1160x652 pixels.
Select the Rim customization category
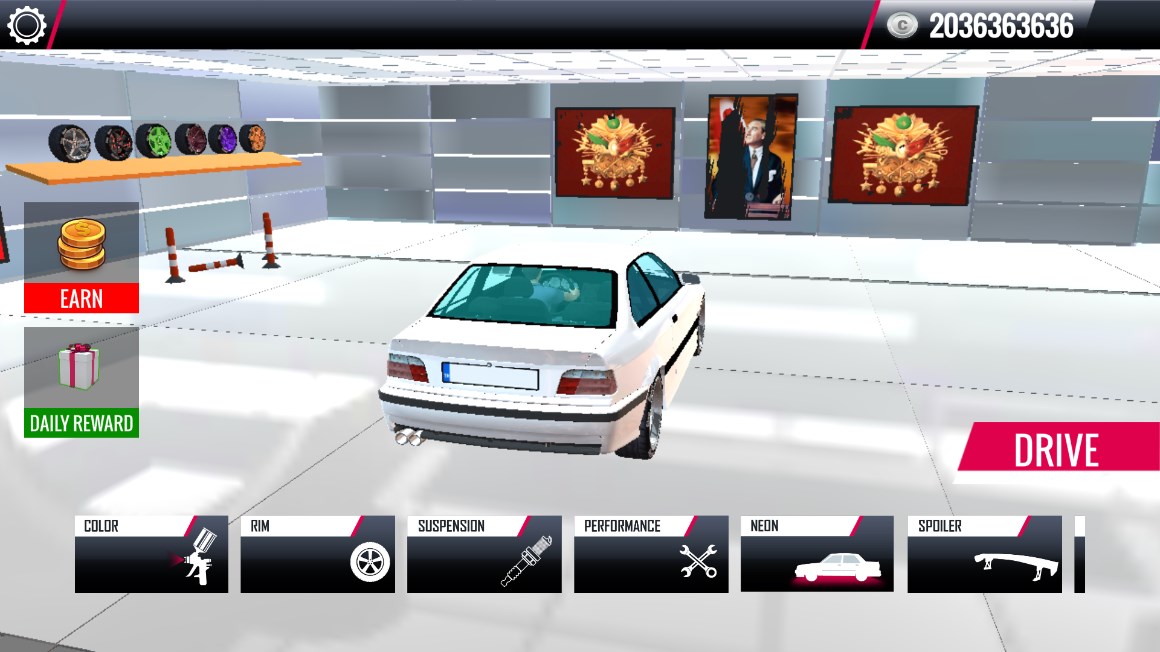[317, 555]
